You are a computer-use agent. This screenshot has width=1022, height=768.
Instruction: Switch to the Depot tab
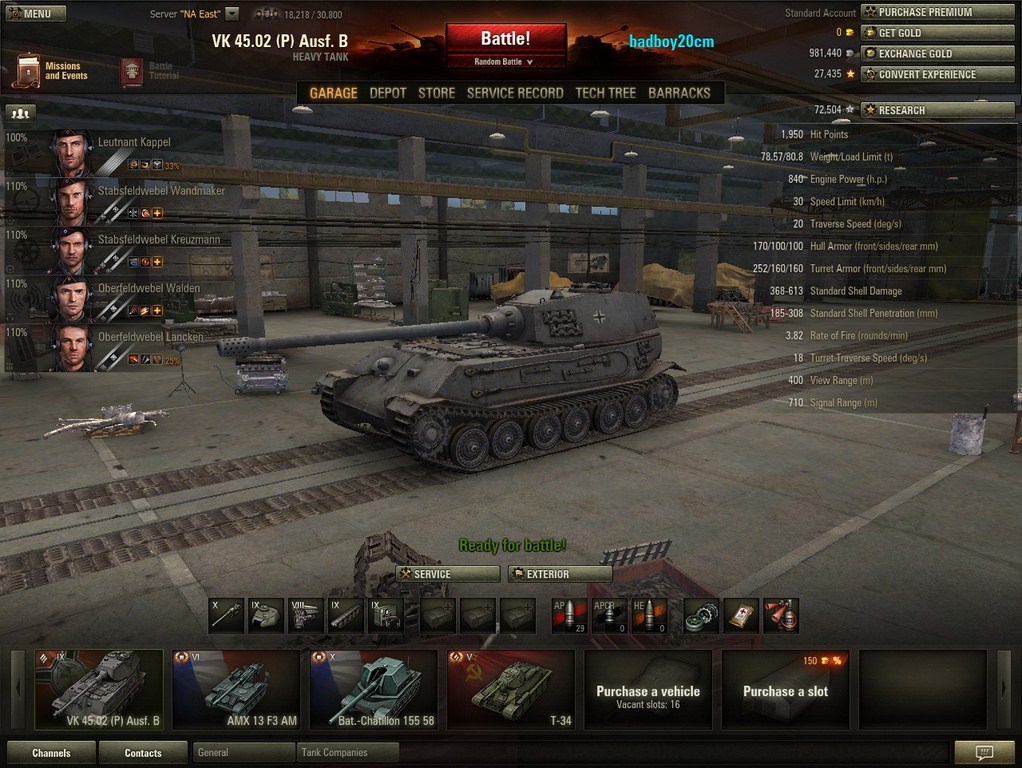pos(388,93)
